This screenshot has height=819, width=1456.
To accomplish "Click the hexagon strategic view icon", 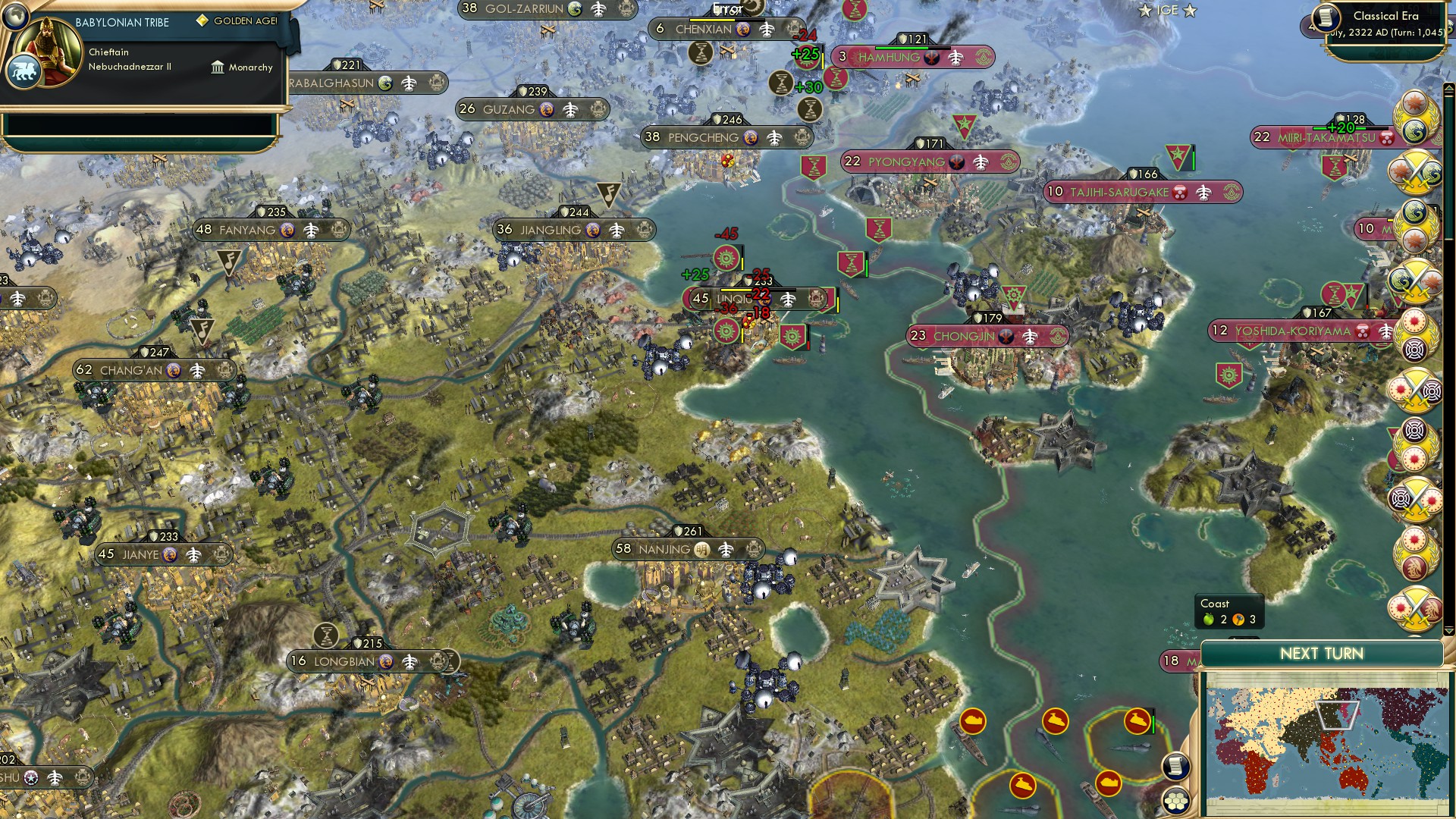I will pos(1175,801).
